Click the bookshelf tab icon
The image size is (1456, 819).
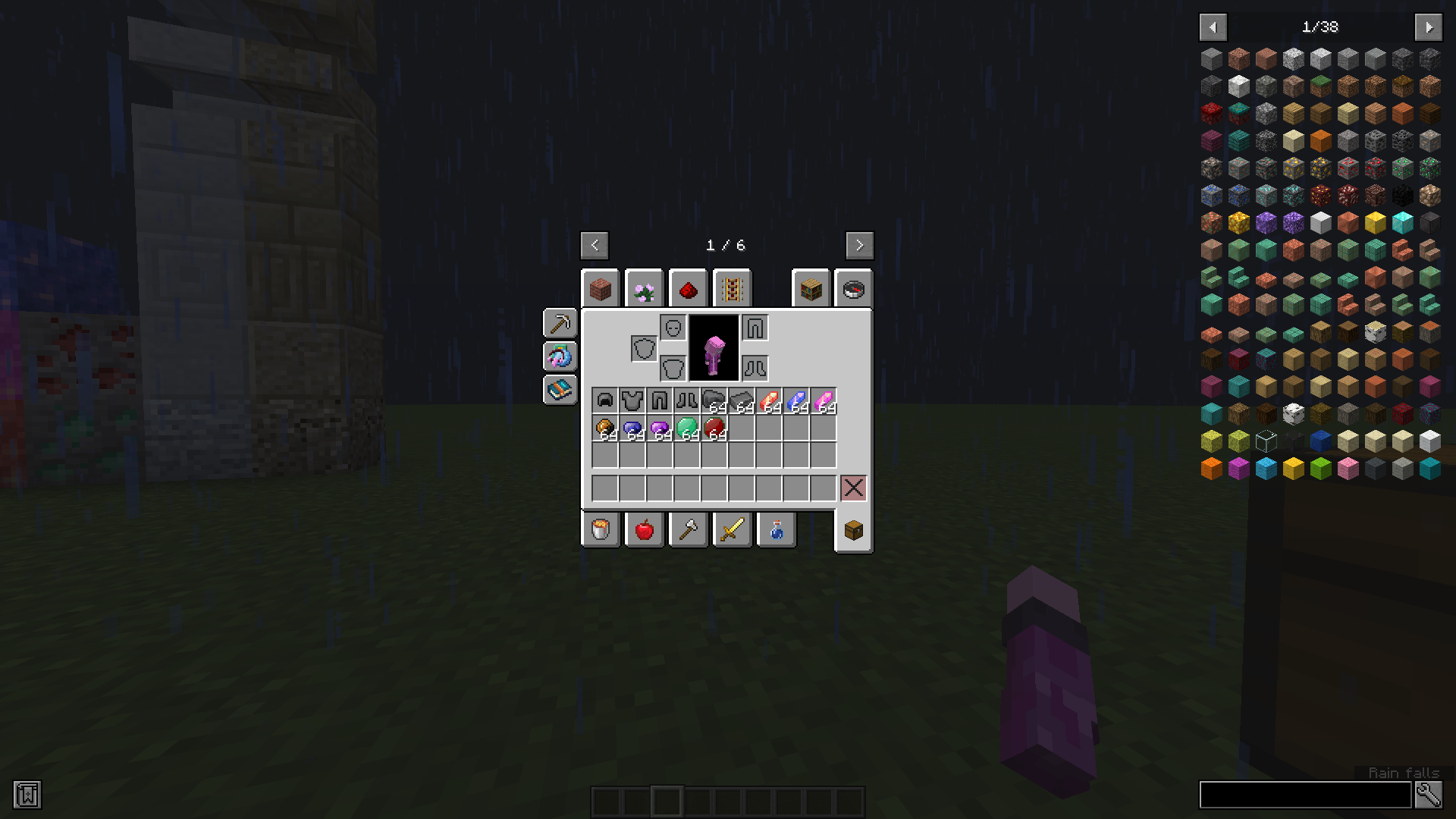point(811,288)
